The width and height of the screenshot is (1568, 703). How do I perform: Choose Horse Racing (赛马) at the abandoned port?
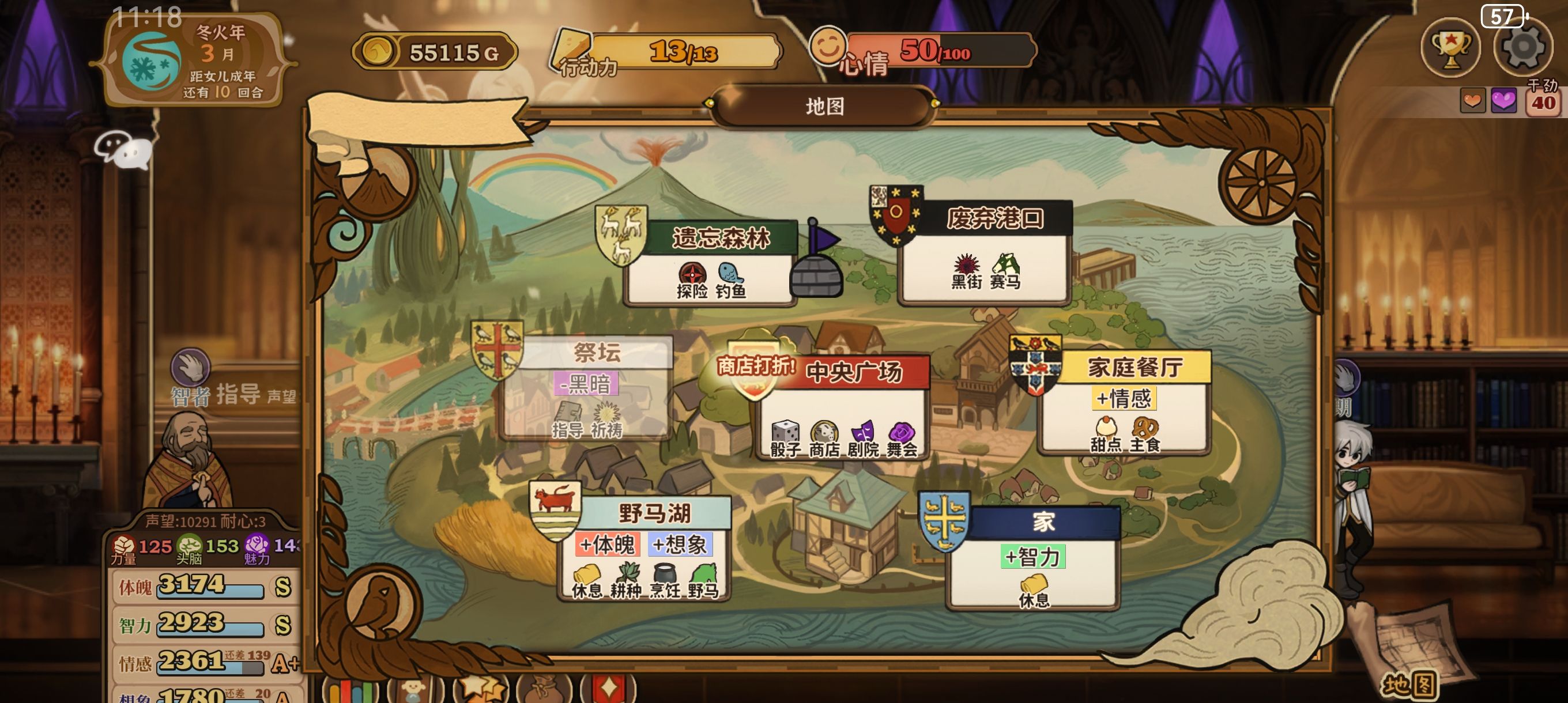(x=1005, y=271)
